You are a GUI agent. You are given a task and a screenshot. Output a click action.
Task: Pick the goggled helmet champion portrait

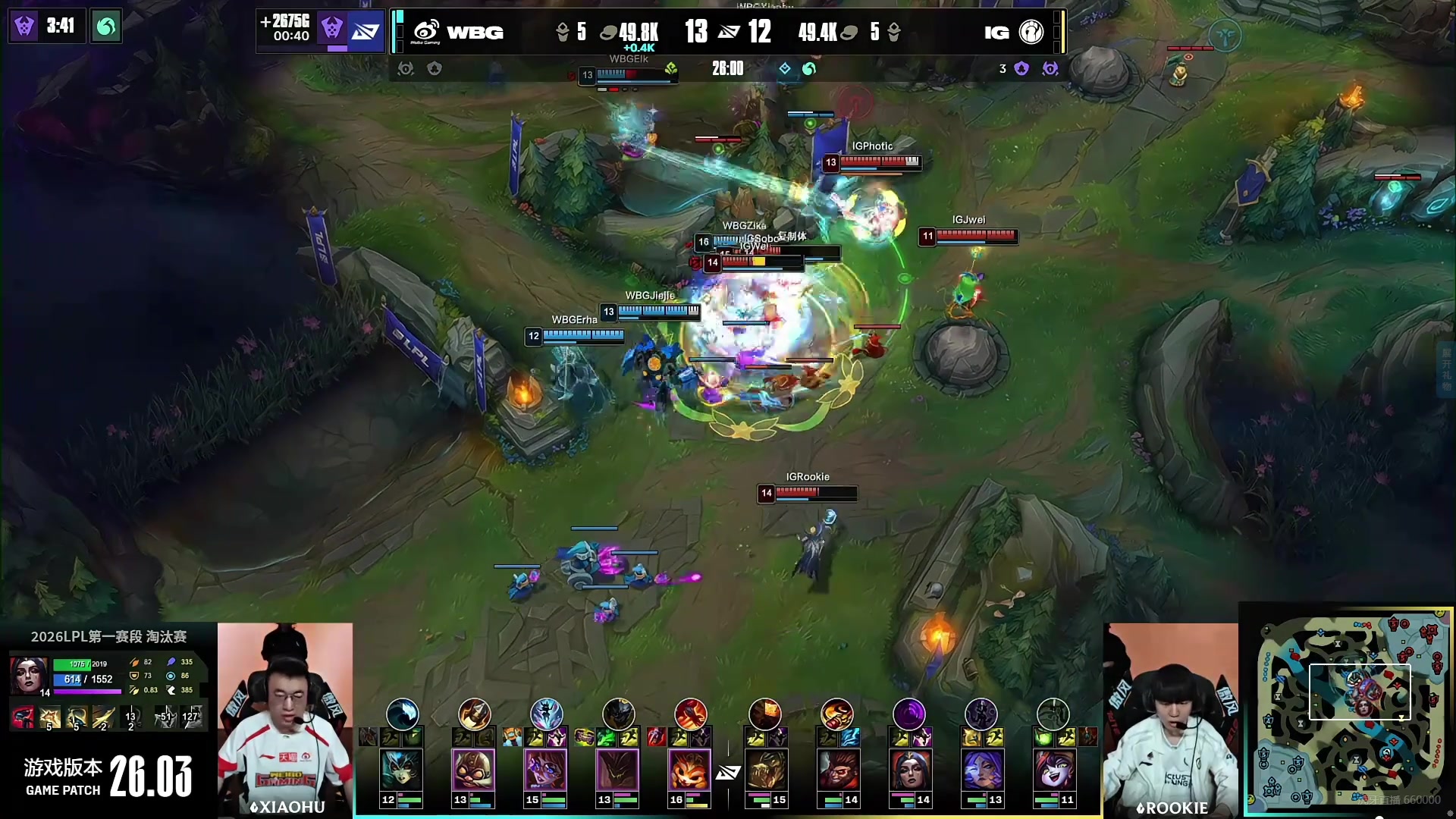pos(474,770)
